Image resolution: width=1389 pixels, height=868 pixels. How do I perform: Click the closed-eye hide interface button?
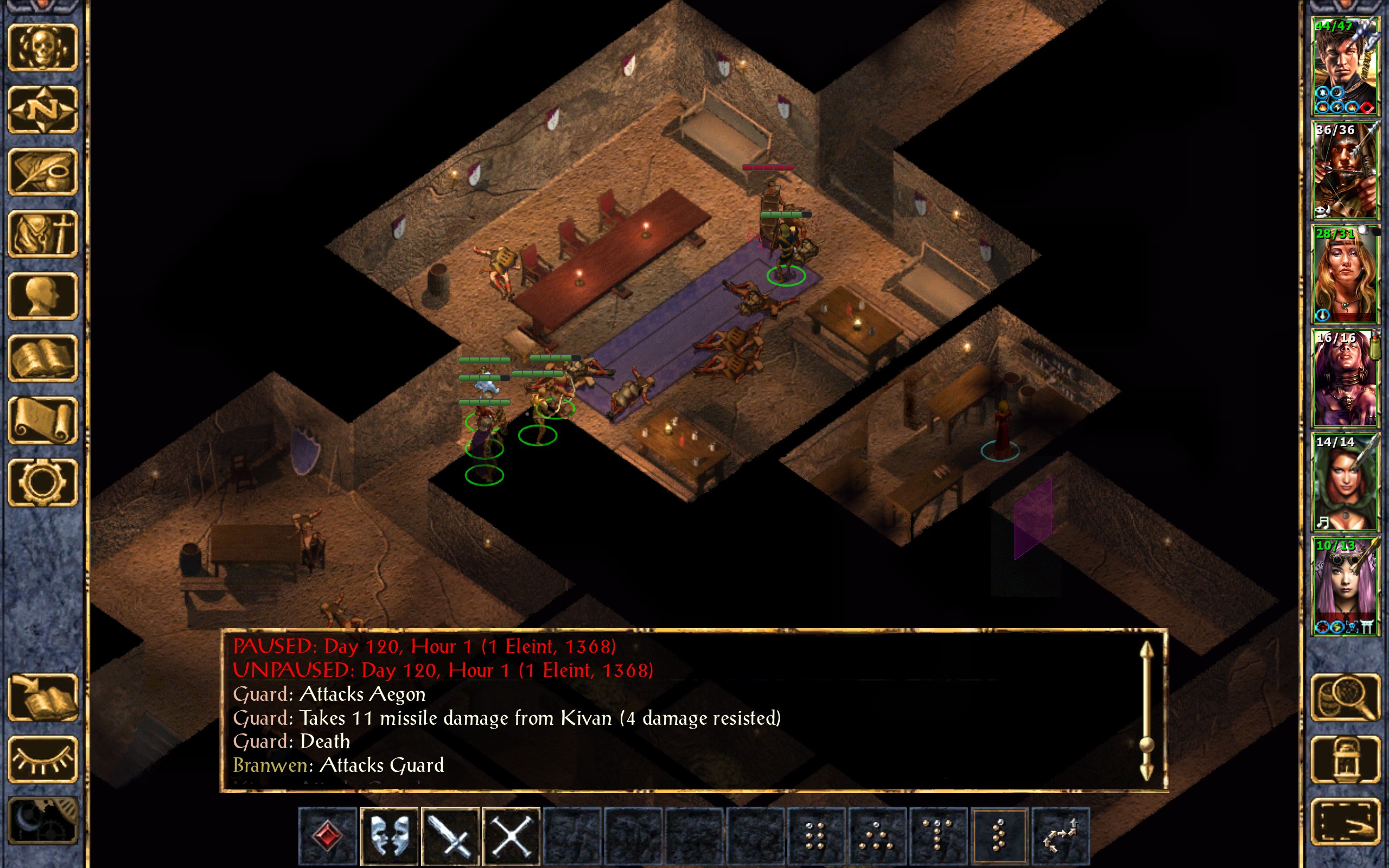(42, 759)
